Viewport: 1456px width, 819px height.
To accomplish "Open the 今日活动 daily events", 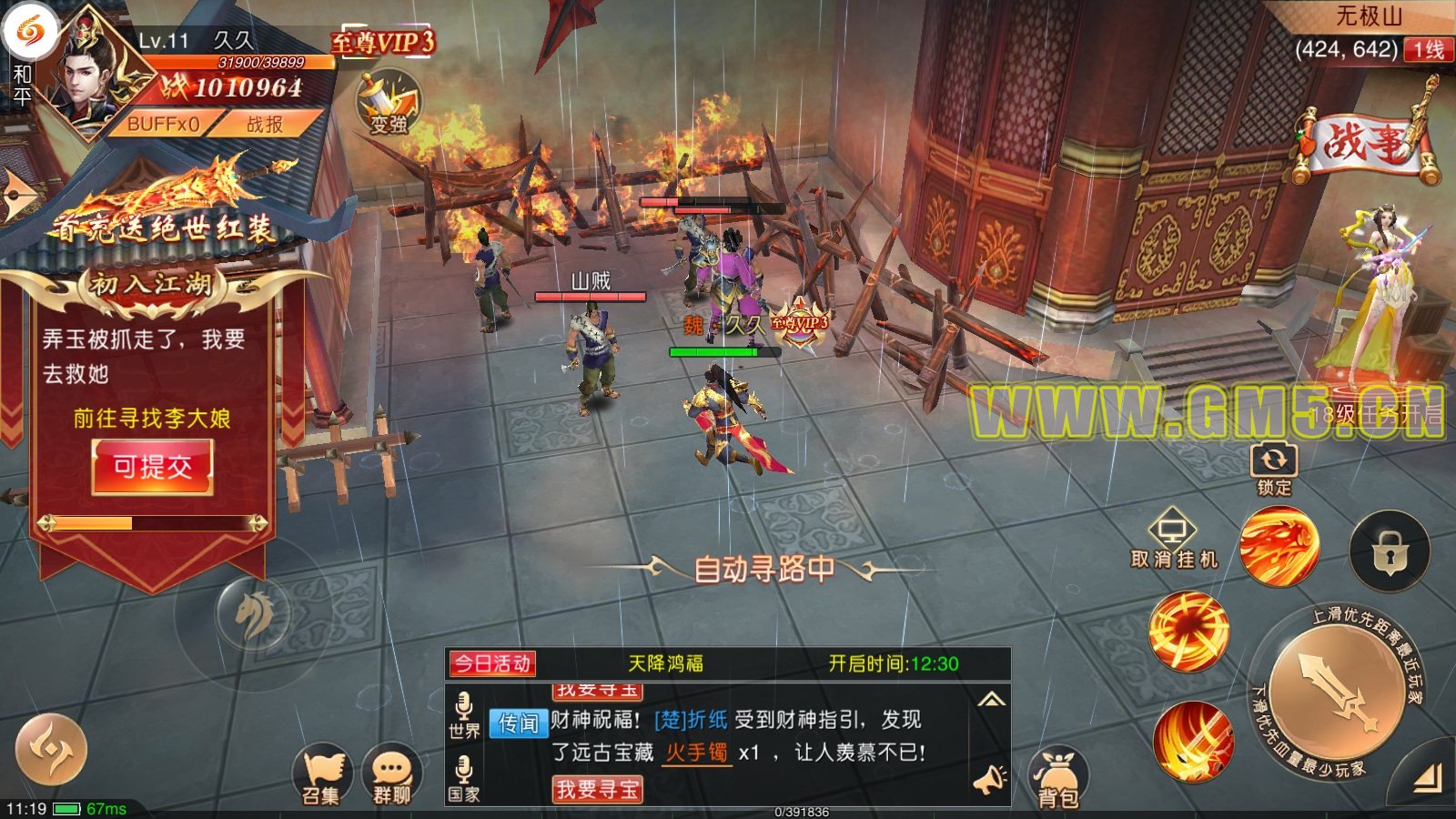I will click(492, 663).
